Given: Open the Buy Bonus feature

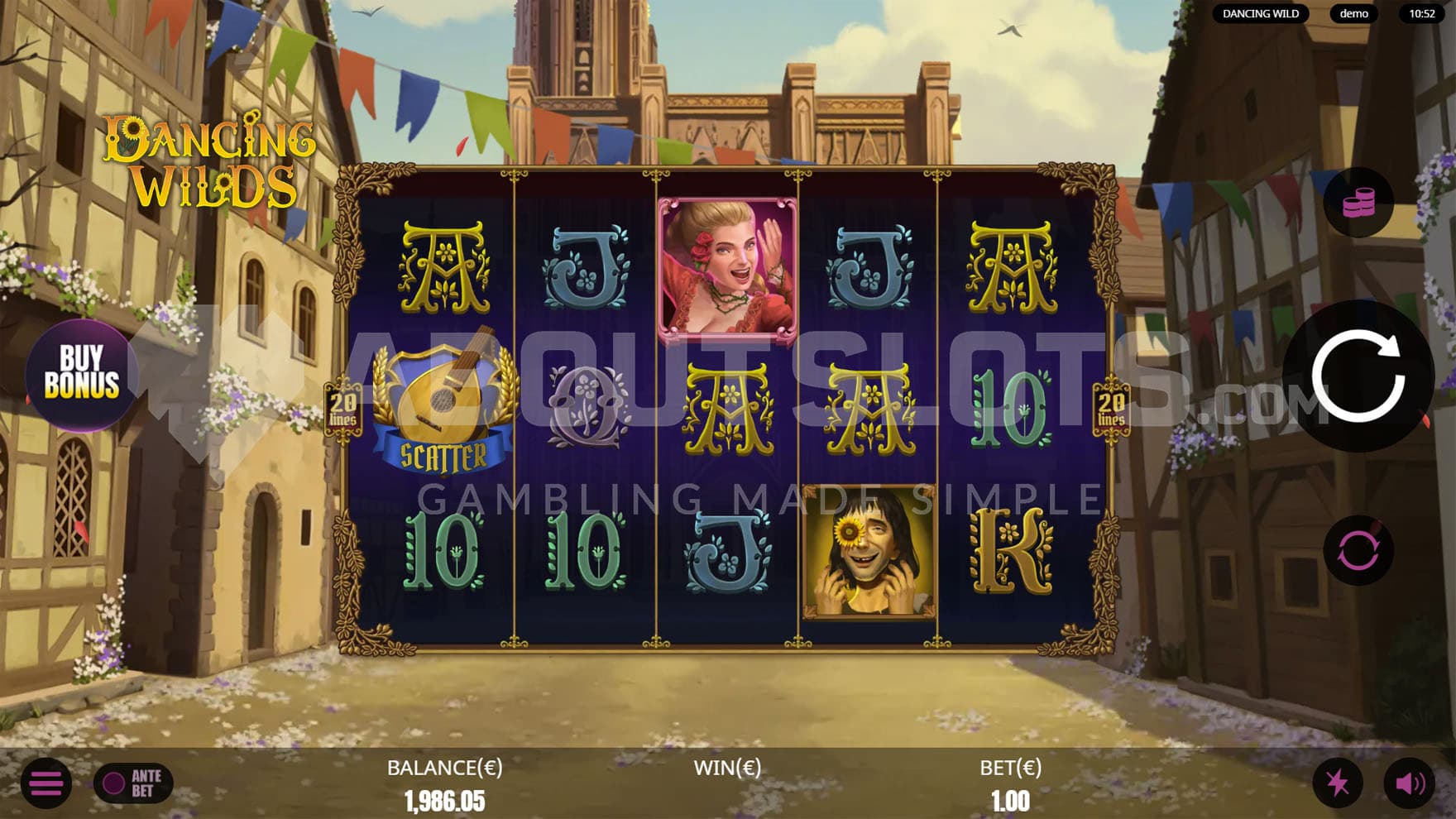Looking at the screenshot, I should tap(81, 373).
